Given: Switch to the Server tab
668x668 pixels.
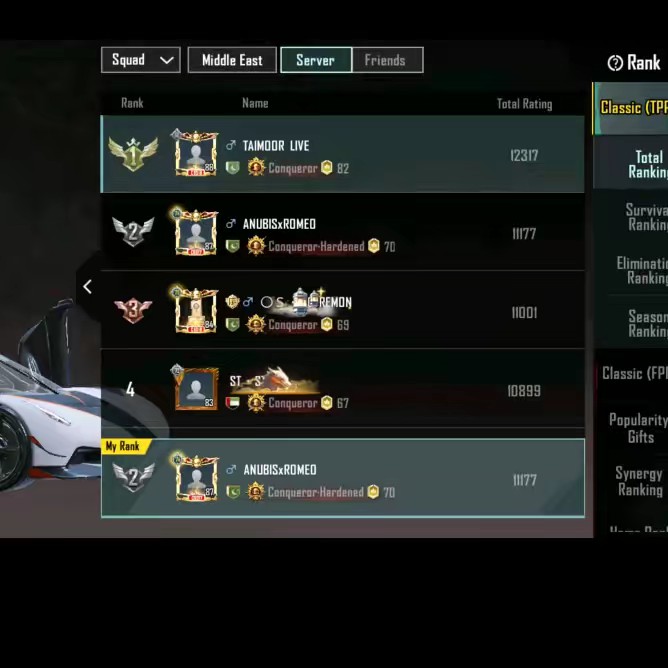Looking at the screenshot, I should click(x=315, y=60).
